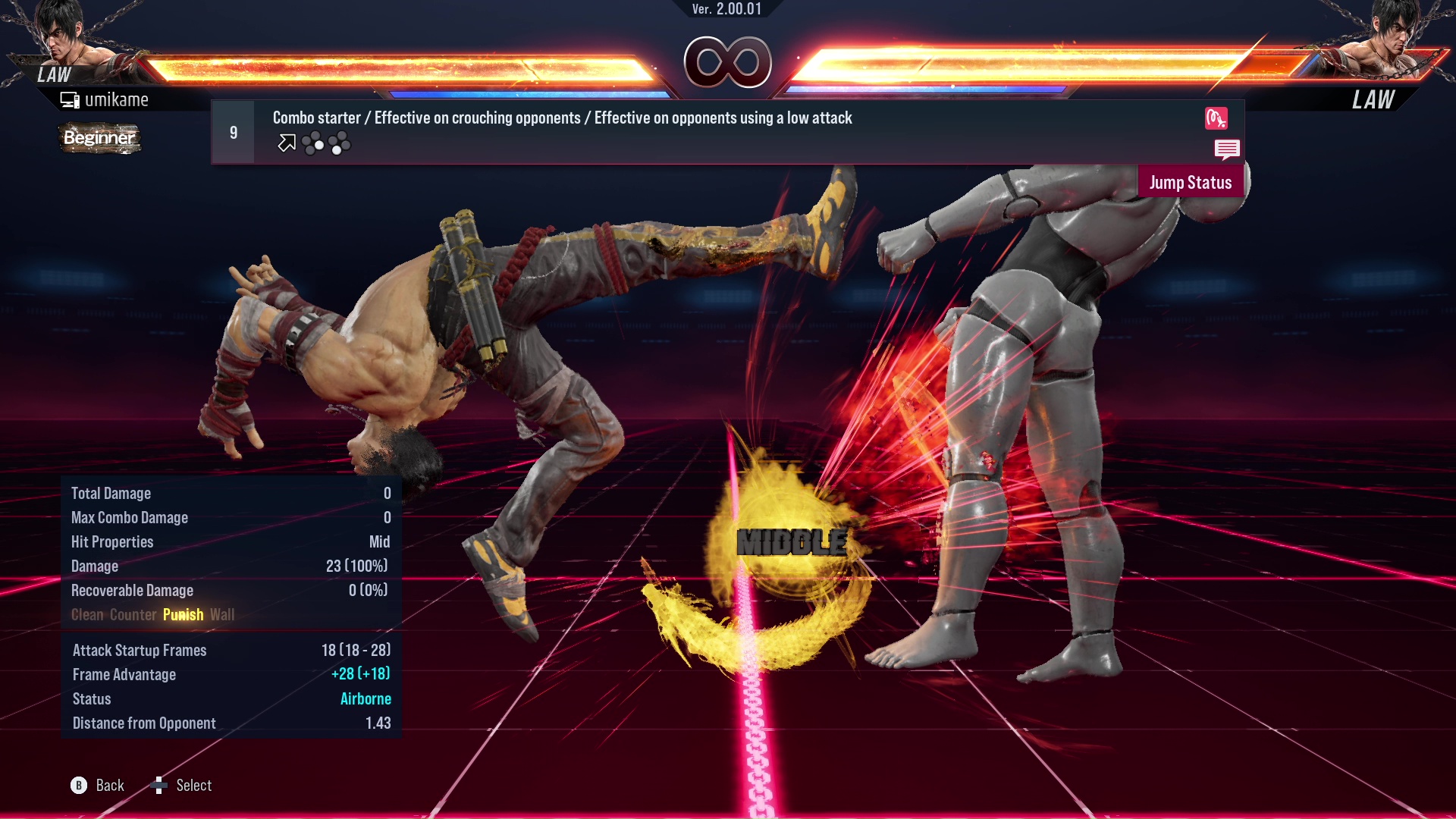This screenshot has height=819, width=1456.
Task: Click the d-pad Select icon
Action: [x=160, y=785]
